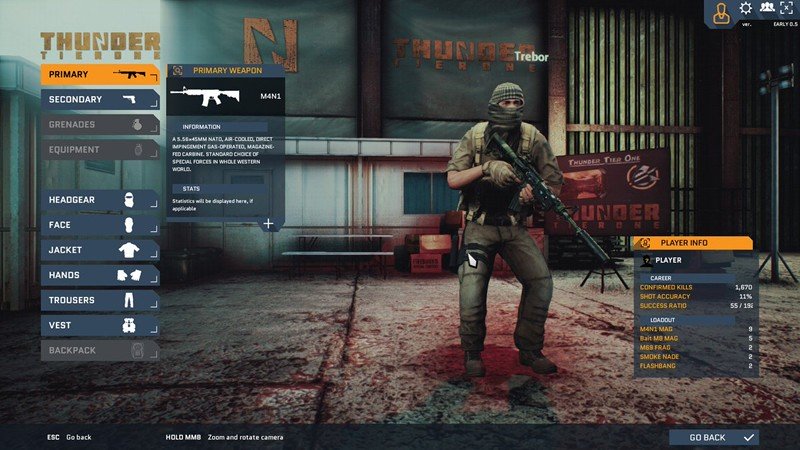The height and width of the screenshot is (450, 800).
Task: Select the Jacket clothing category
Action: click(100, 250)
